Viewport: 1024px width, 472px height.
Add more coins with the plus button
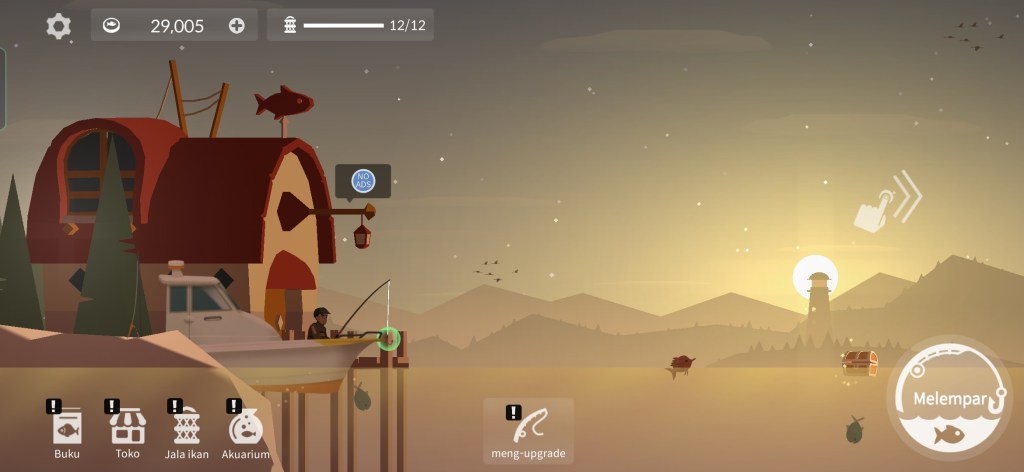[x=237, y=26]
